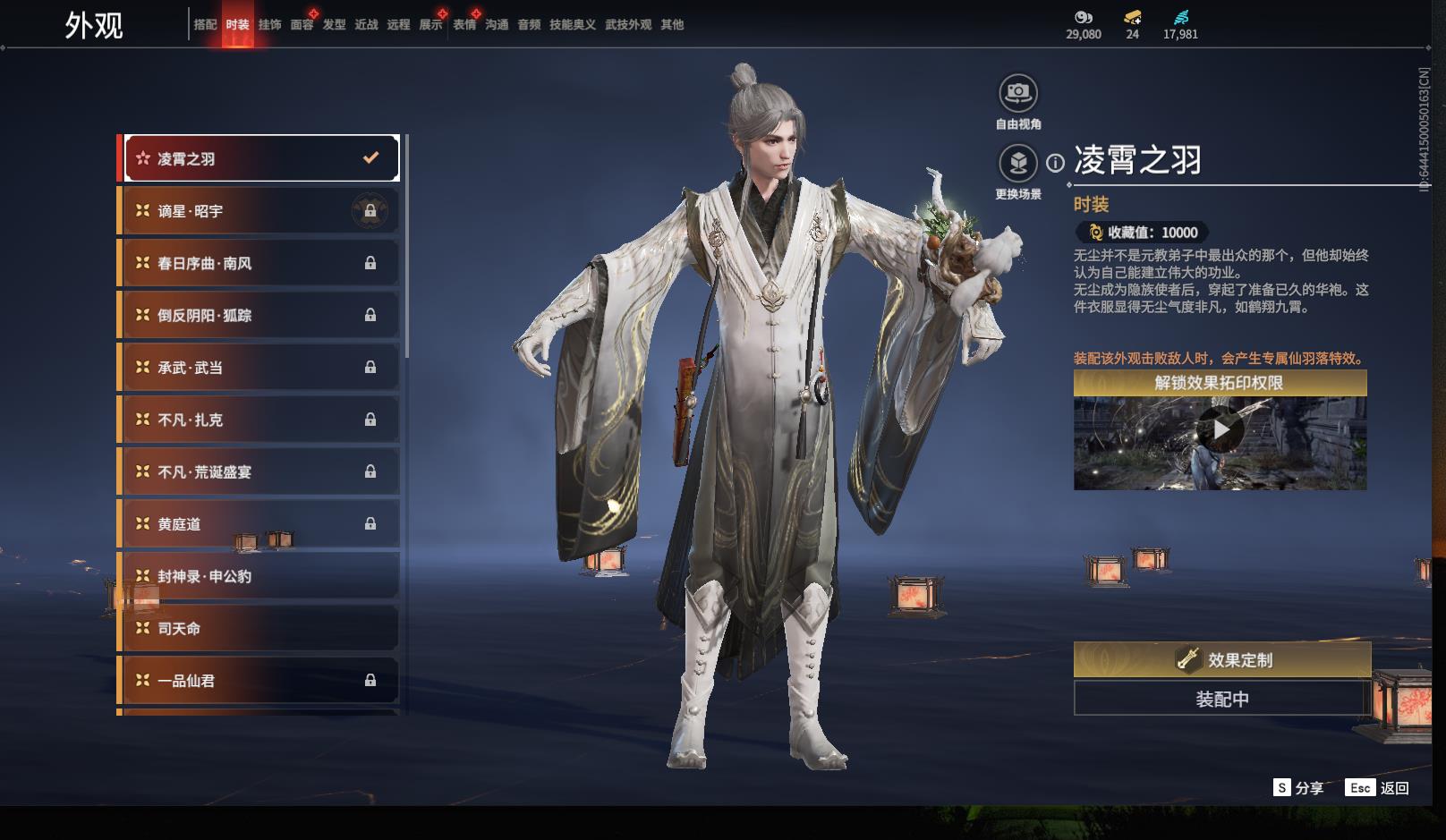The image size is (1446, 840).
Task: Click the 装配中 equipped button
Action: (x=1221, y=699)
